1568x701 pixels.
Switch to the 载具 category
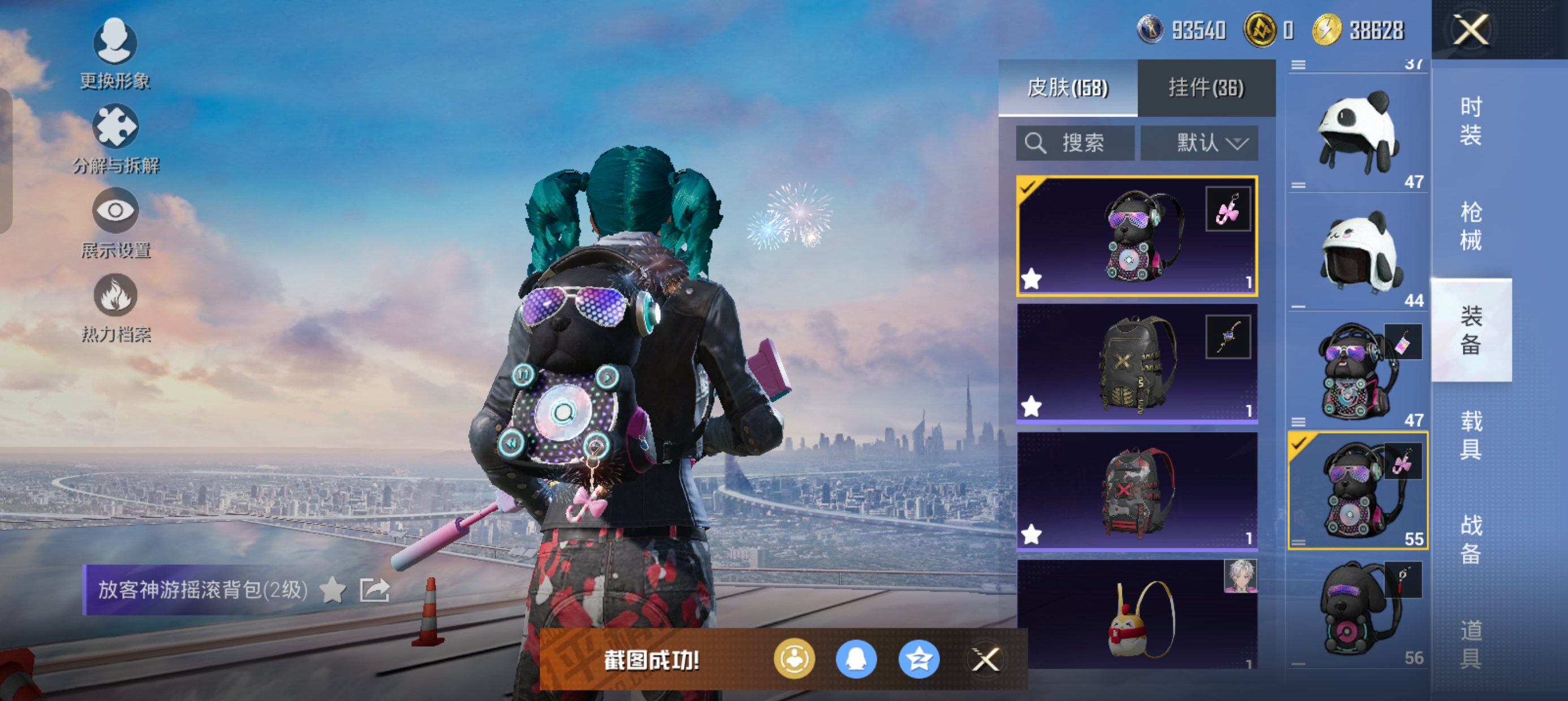coord(1471,435)
